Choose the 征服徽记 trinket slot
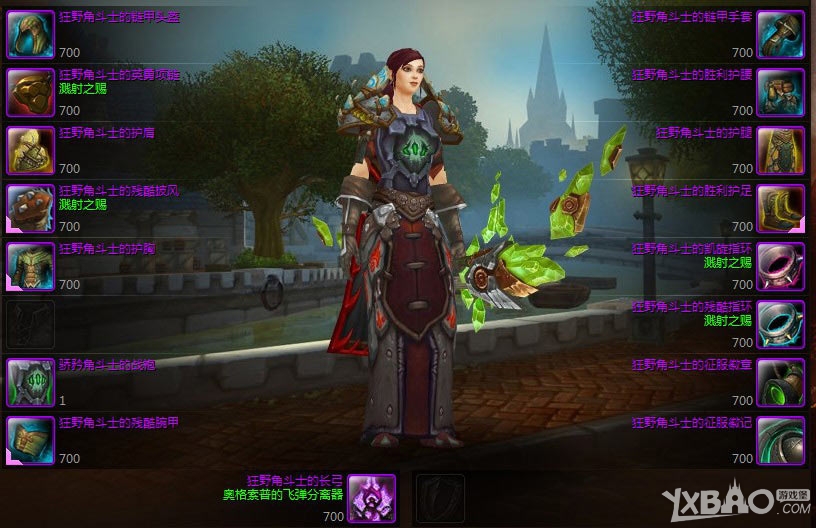The image size is (816, 528). [x=780, y=439]
